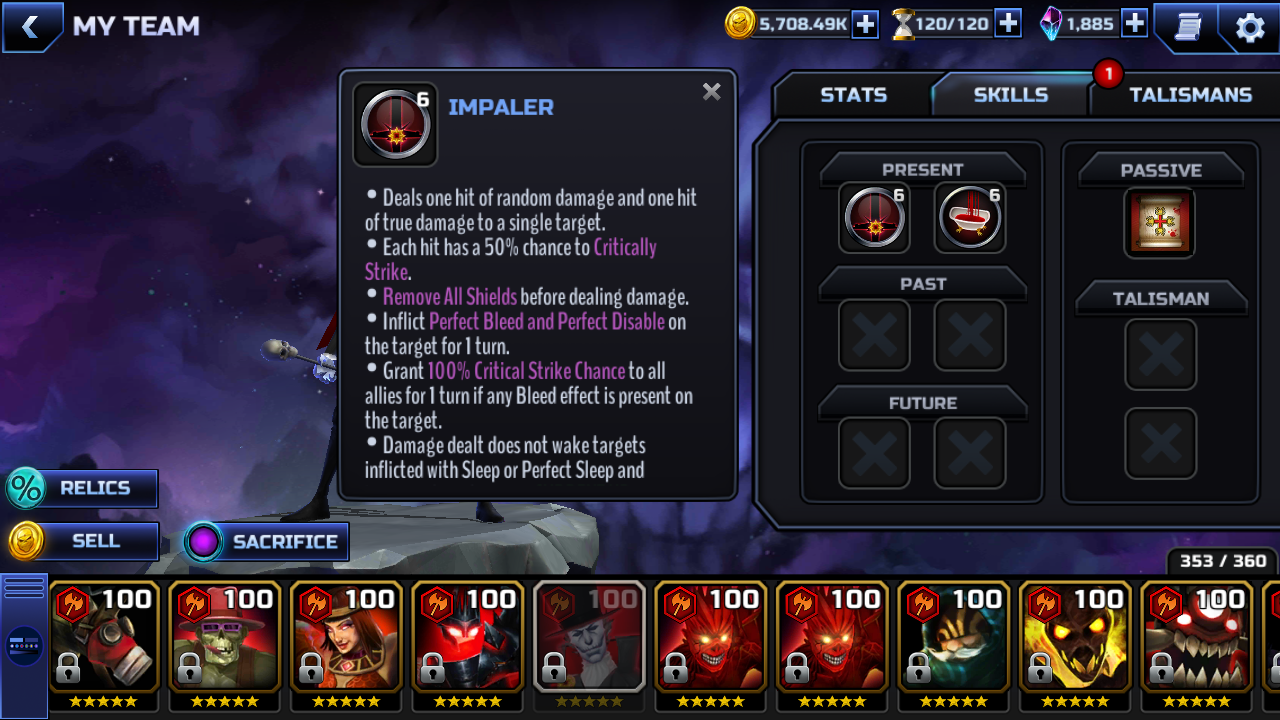Viewport: 1280px width, 720px height.
Task: Close the Impaler skill description popup
Action: click(x=711, y=92)
